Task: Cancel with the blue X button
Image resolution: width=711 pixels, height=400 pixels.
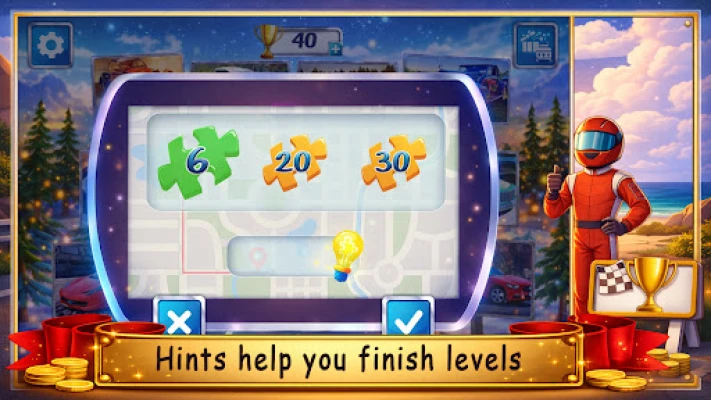Action: coord(180,318)
